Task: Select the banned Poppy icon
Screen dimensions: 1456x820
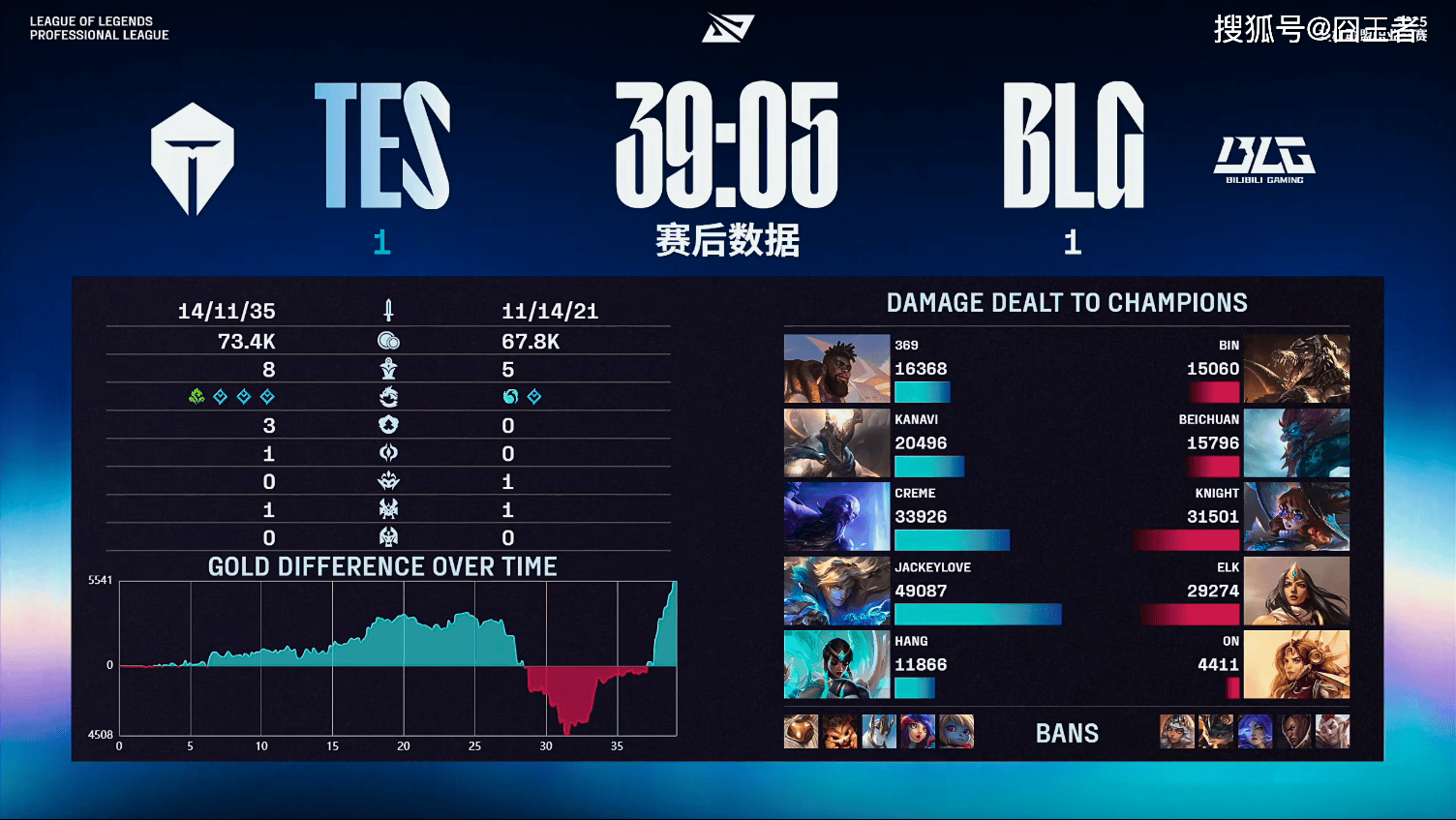Action: click(x=956, y=732)
